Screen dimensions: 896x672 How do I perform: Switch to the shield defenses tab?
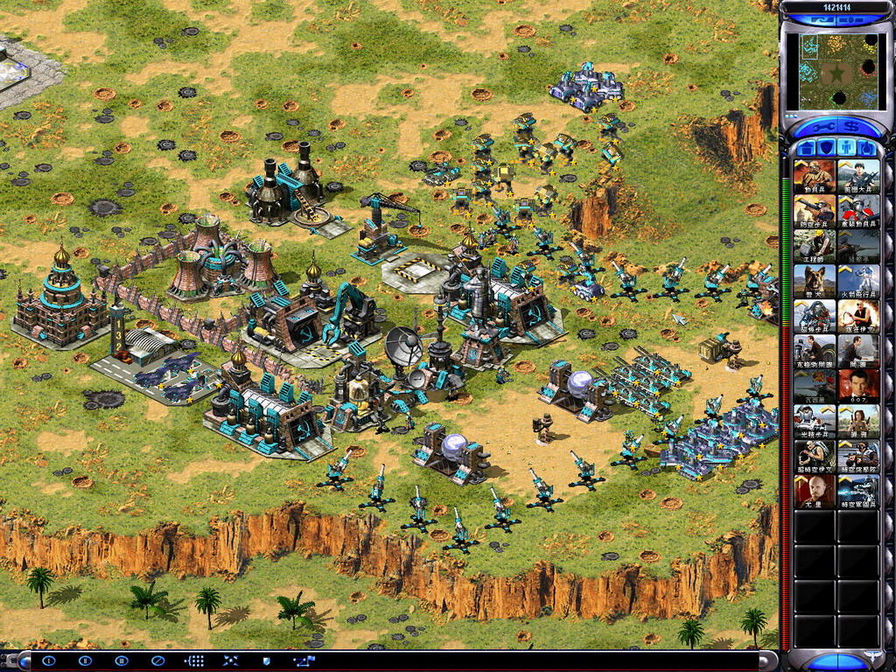pyautogui.click(x=825, y=148)
